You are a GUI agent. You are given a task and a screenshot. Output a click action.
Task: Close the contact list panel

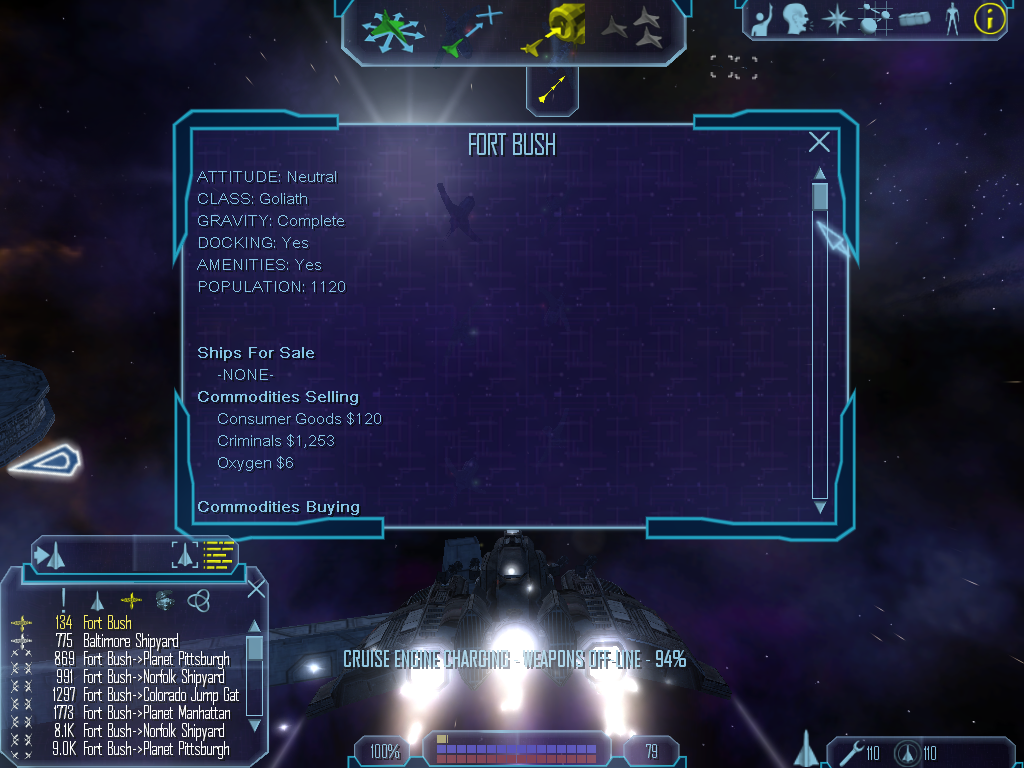(256, 588)
